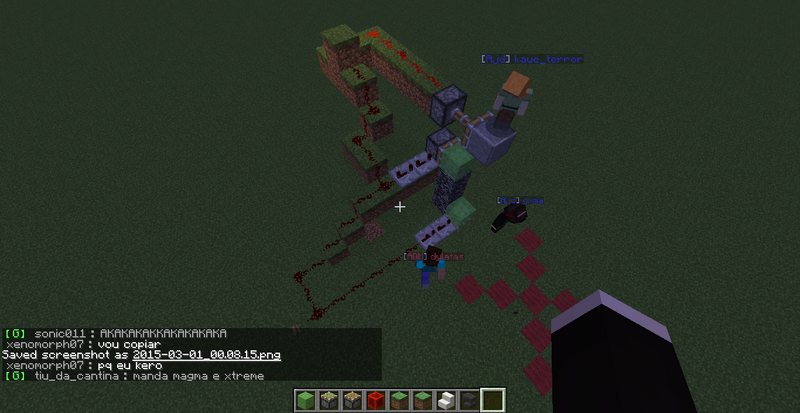Choose the white quartz stairs slot
Viewport: 800px width, 413px height.
point(446,401)
